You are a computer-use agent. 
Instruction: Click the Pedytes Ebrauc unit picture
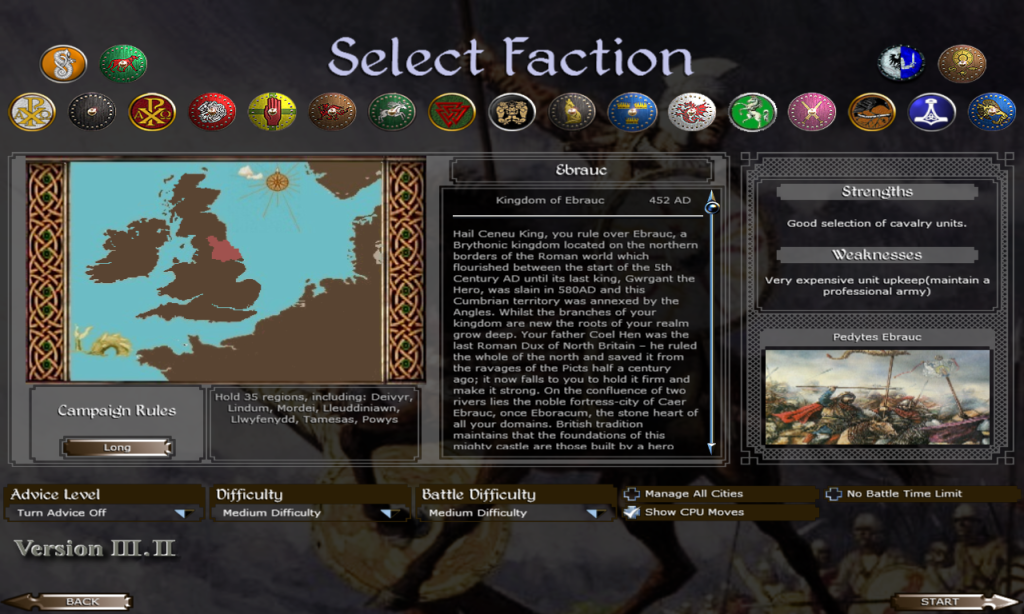[x=877, y=397]
